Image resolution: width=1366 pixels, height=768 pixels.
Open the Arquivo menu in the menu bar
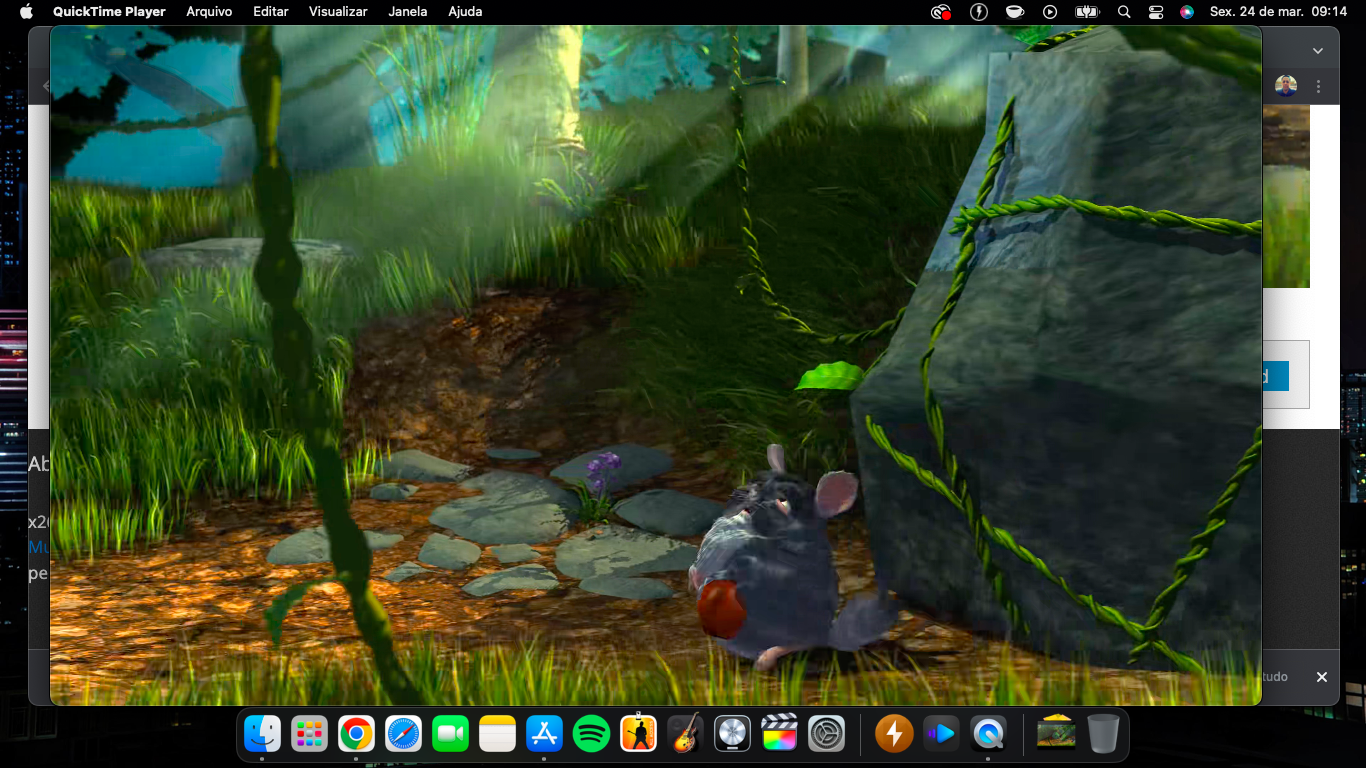209,12
